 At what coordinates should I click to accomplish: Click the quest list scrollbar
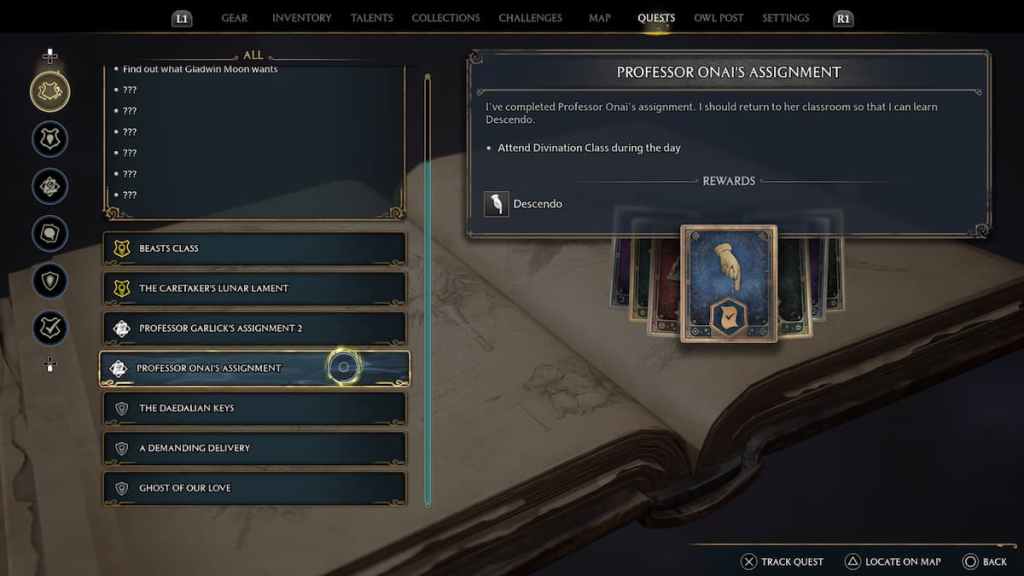pyautogui.click(x=428, y=290)
